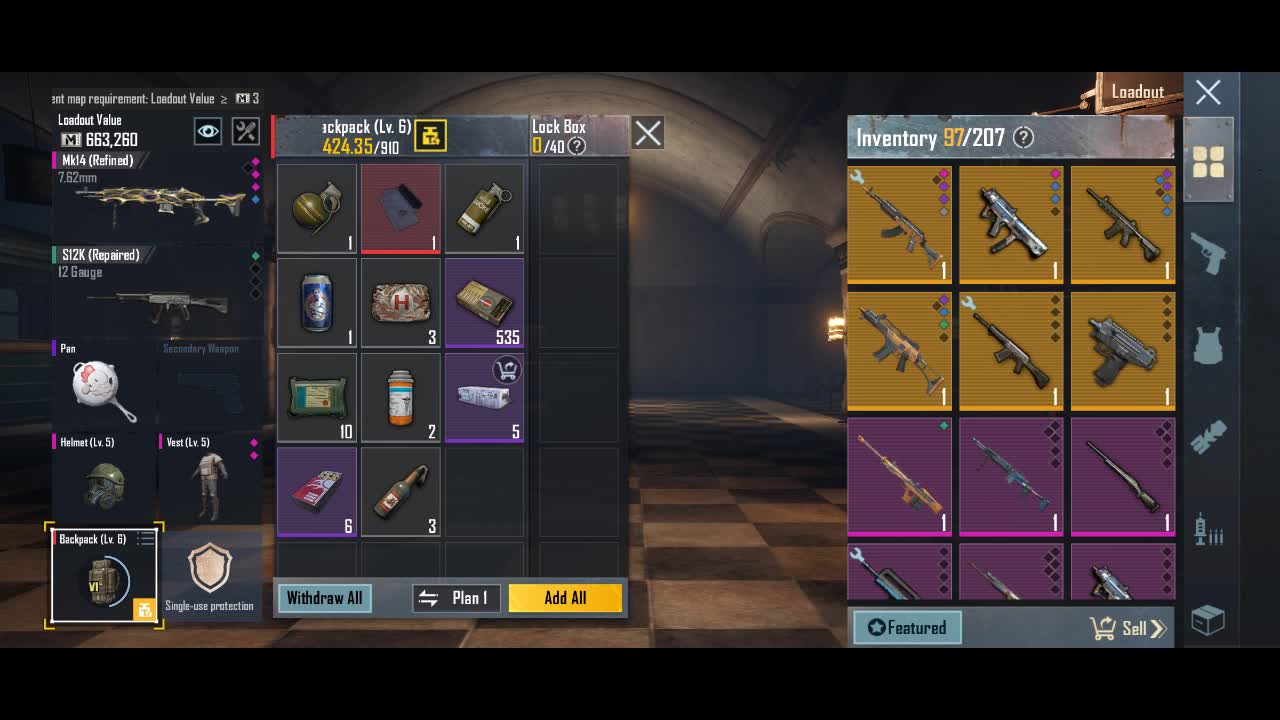Pick the Molotov cocktail slot
1280x720 pixels.
coord(401,492)
